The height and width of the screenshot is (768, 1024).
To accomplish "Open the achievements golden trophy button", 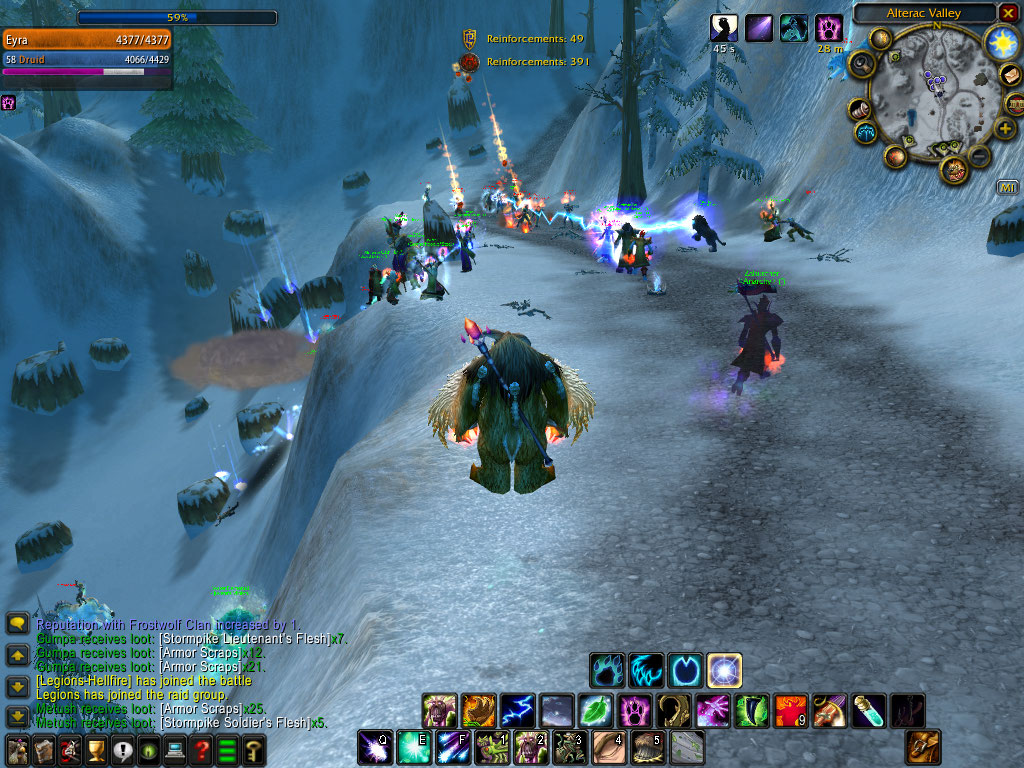I will pos(96,749).
